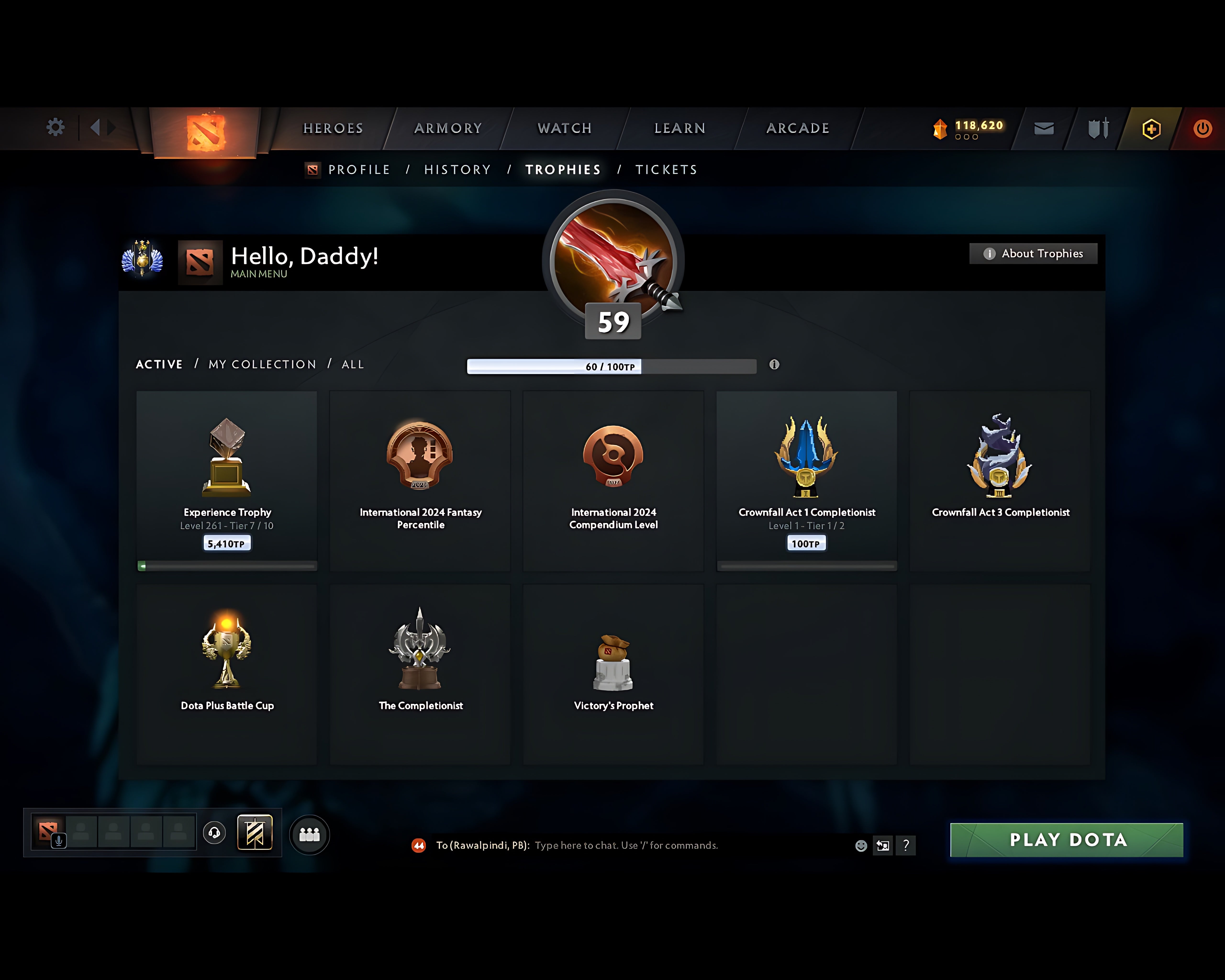Open the TROPHIES tab
This screenshot has width=1225, height=980.
click(x=562, y=169)
